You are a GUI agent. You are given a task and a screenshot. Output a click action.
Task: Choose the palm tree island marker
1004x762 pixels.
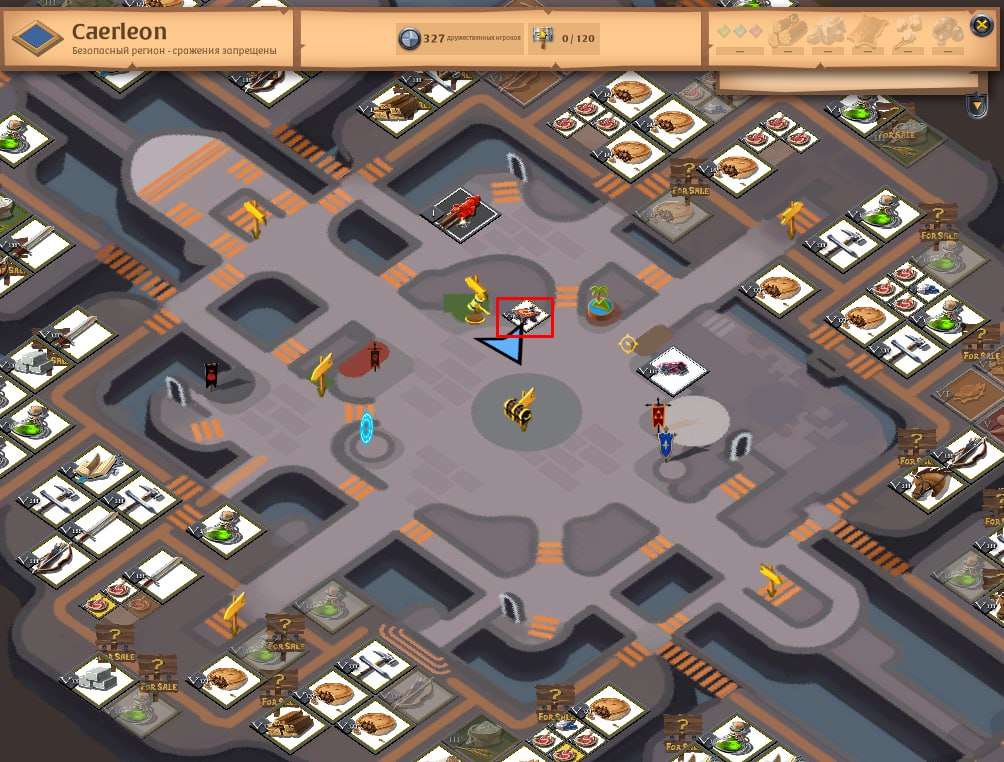click(x=601, y=302)
